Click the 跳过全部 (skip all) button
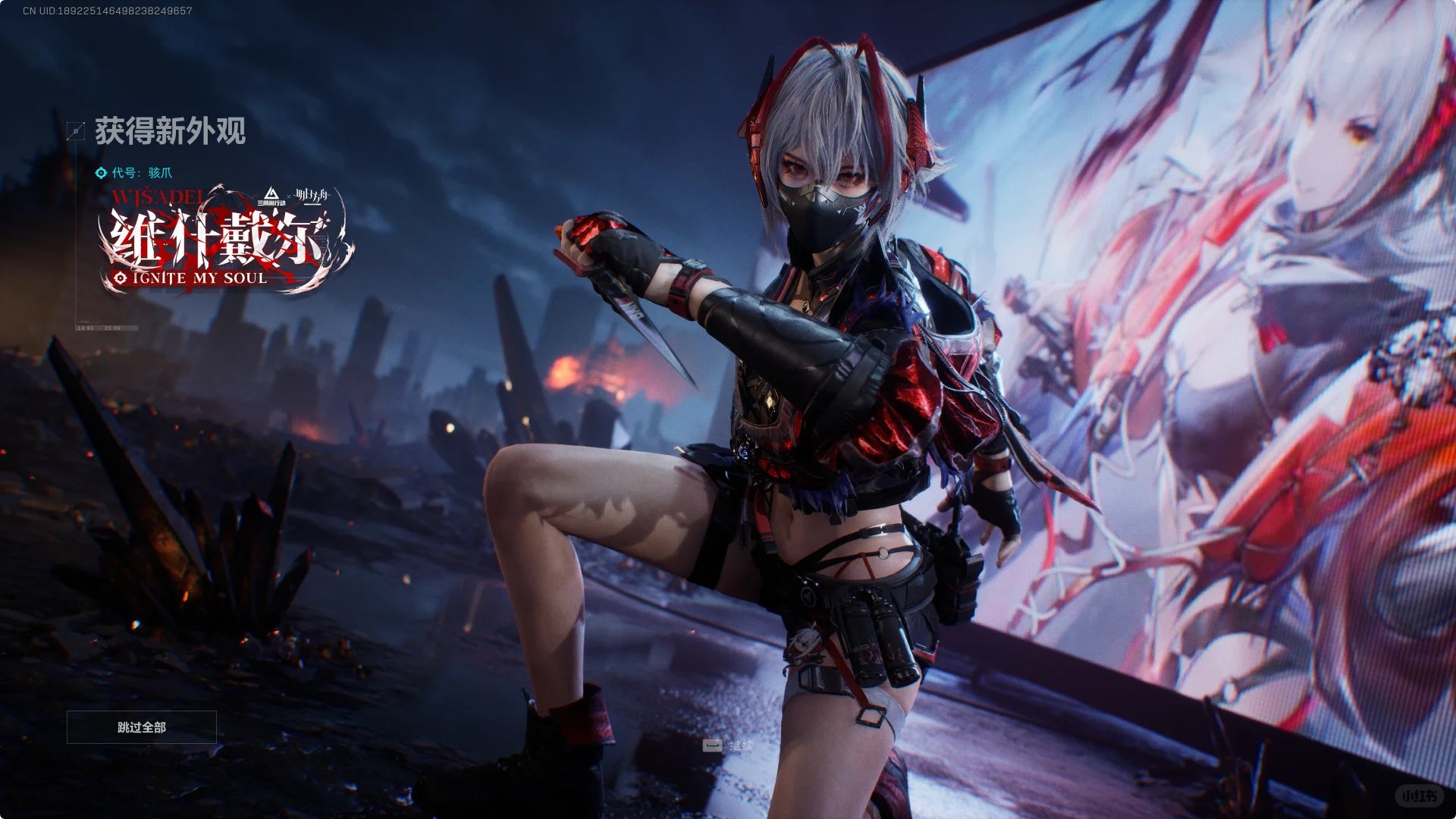The width and height of the screenshot is (1456, 819). point(142,727)
